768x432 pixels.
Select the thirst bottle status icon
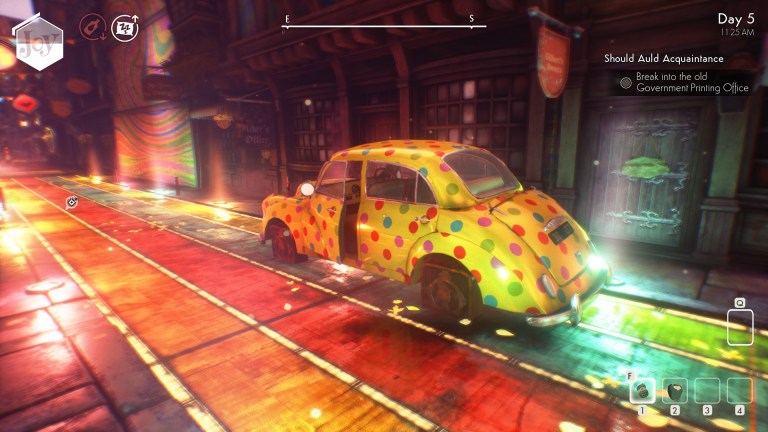(x=93, y=25)
